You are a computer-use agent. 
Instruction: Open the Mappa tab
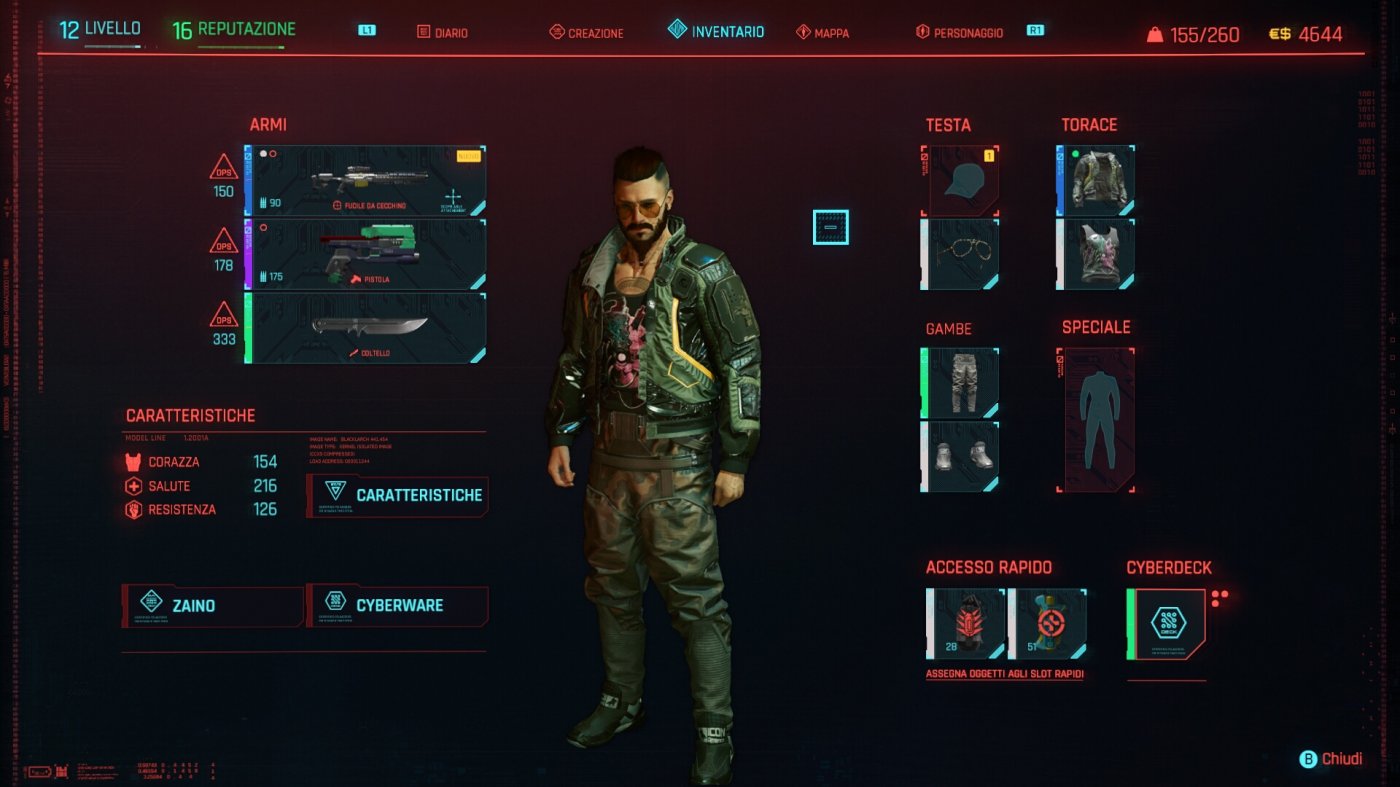click(822, 32)
